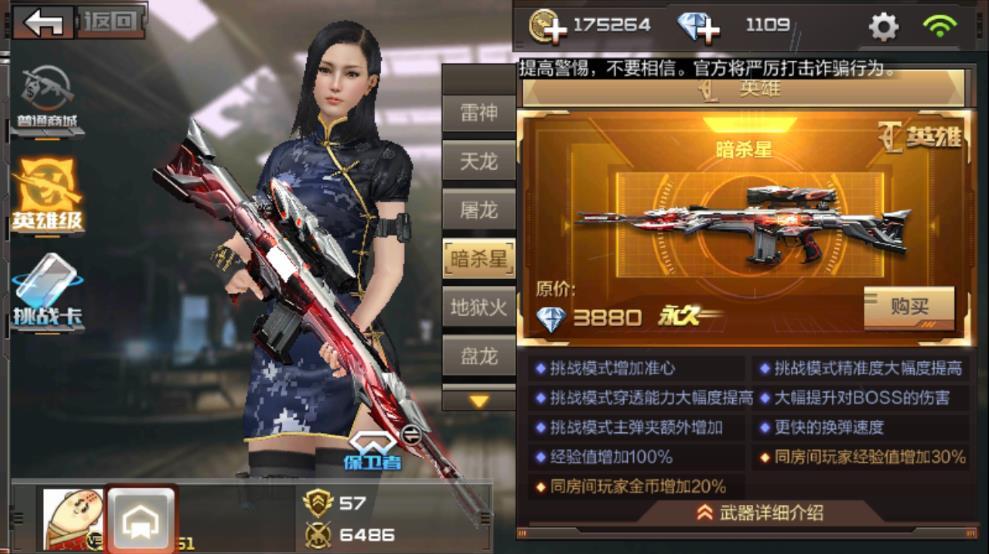Select the 雷神 weapon entry
The width and height of the screenshot is (989, 554).
pyautogui.click(x=478, y=113)
